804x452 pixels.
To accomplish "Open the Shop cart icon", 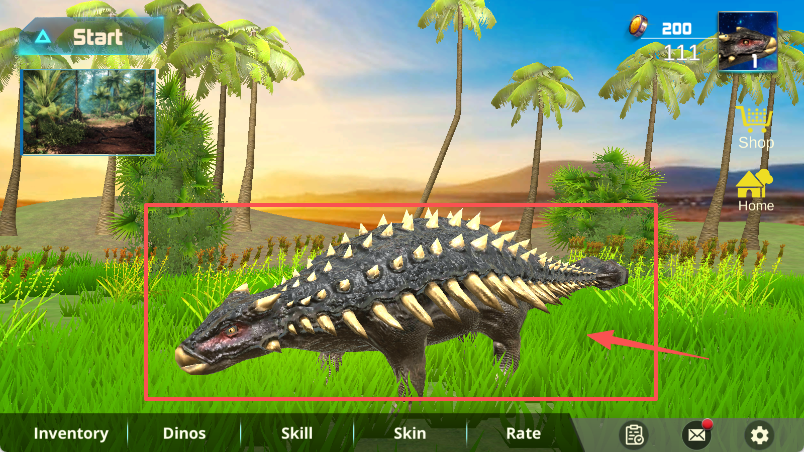I will click(755, 122).
